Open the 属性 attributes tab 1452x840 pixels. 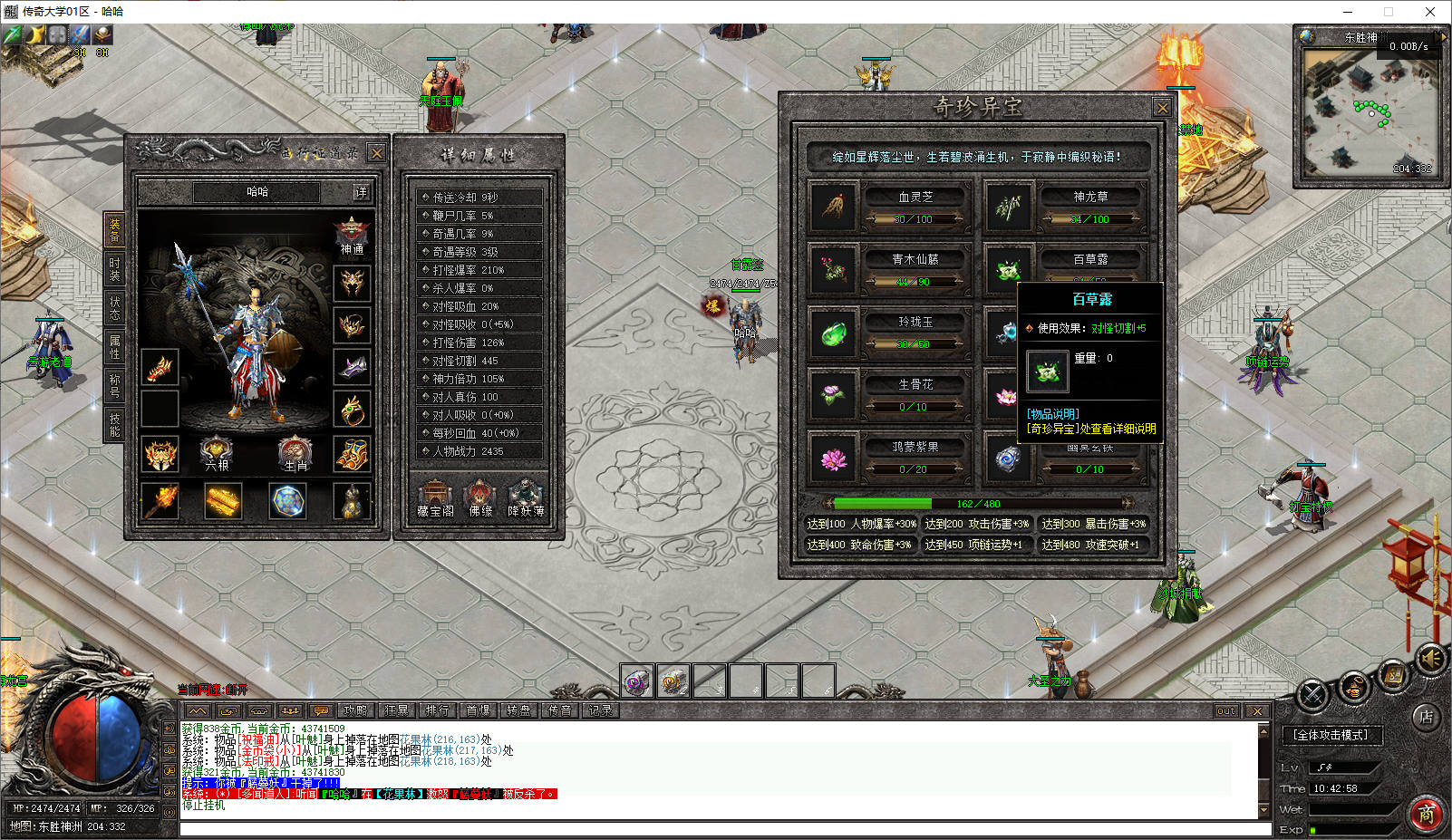point(114,345)
